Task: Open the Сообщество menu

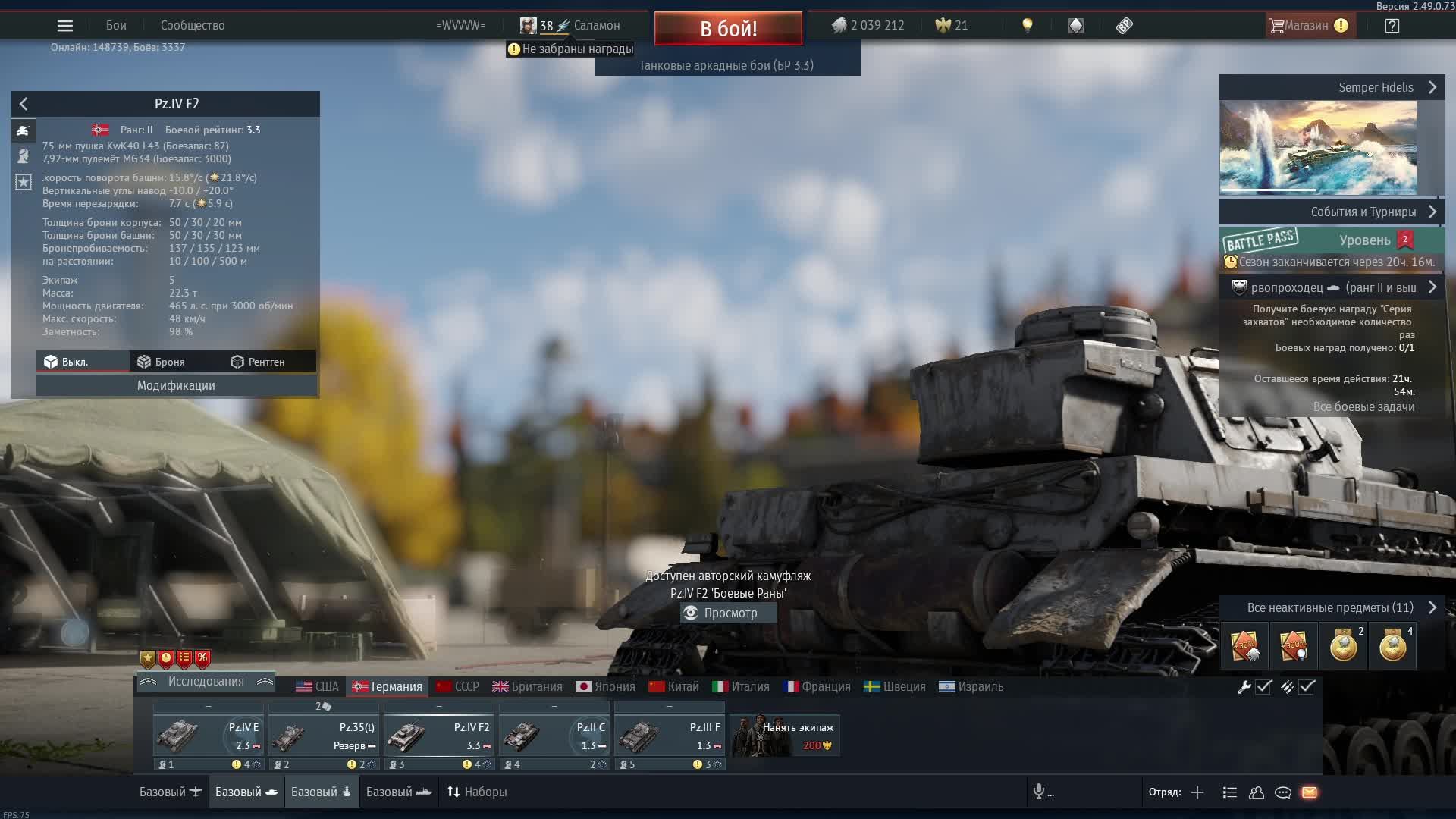Action: coord(193,26)
